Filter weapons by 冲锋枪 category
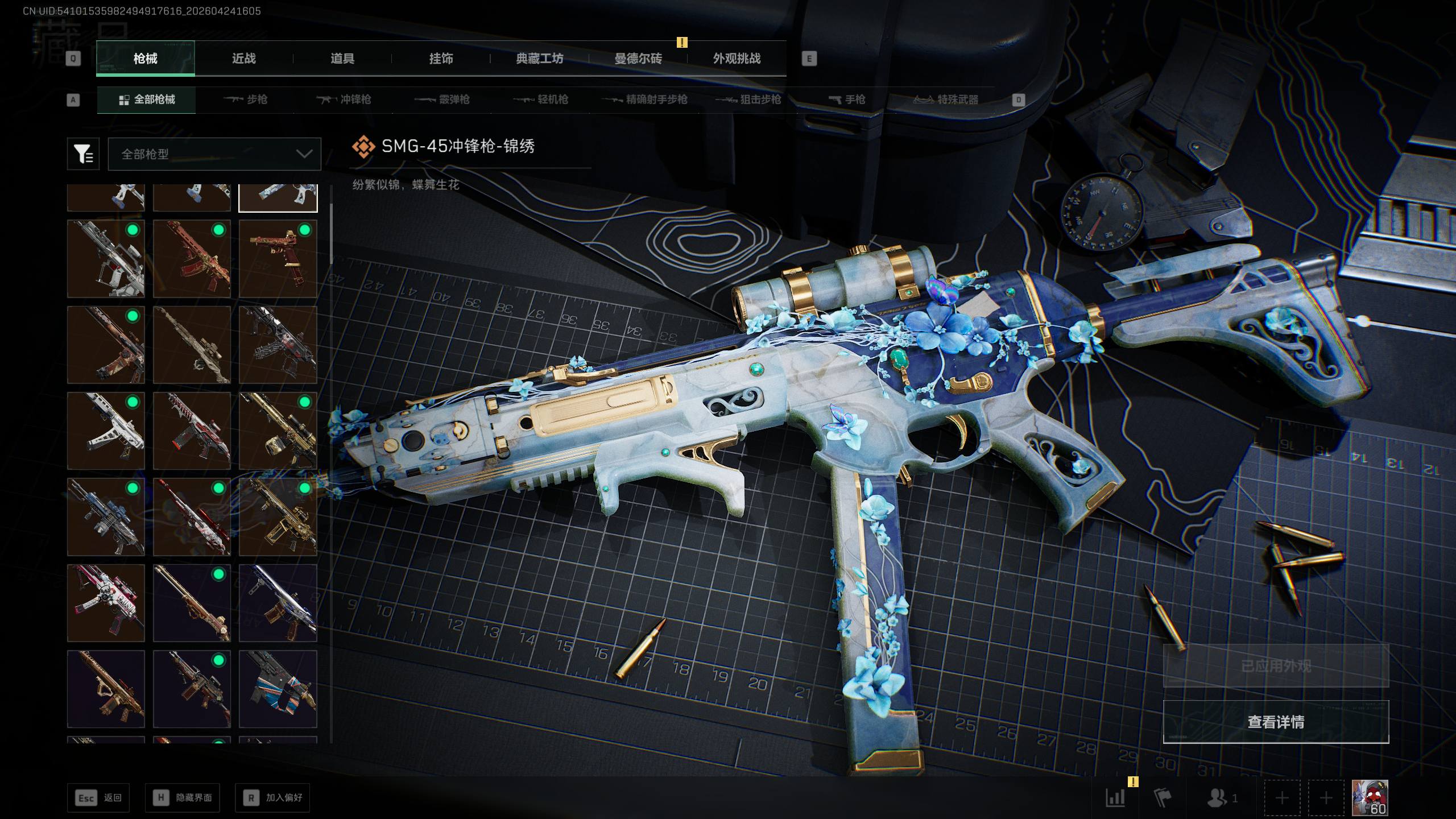The width and height of the screenshot is (1456, 819). [x=344, y=100]
